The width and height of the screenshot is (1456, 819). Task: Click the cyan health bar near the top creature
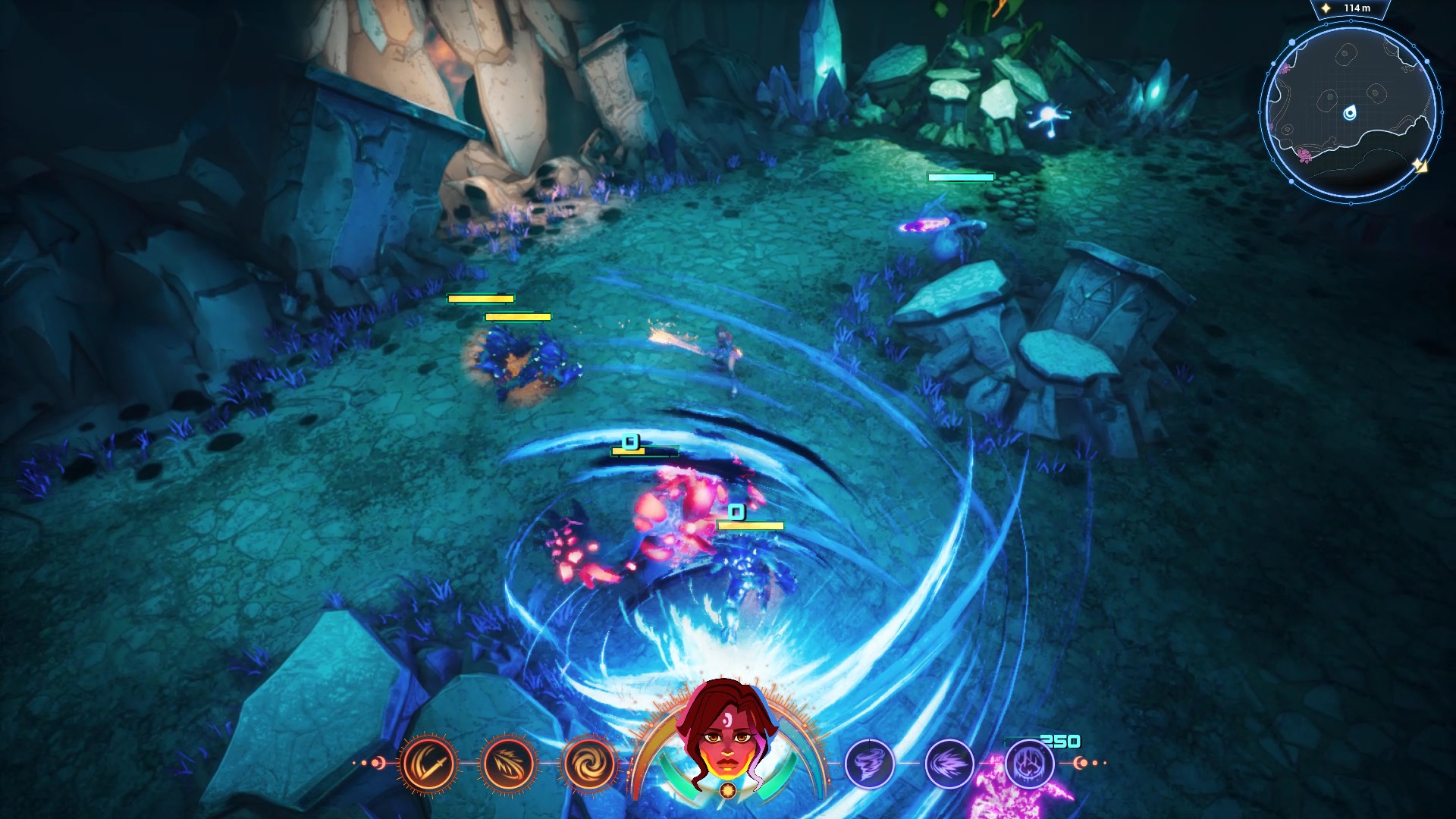959,177
